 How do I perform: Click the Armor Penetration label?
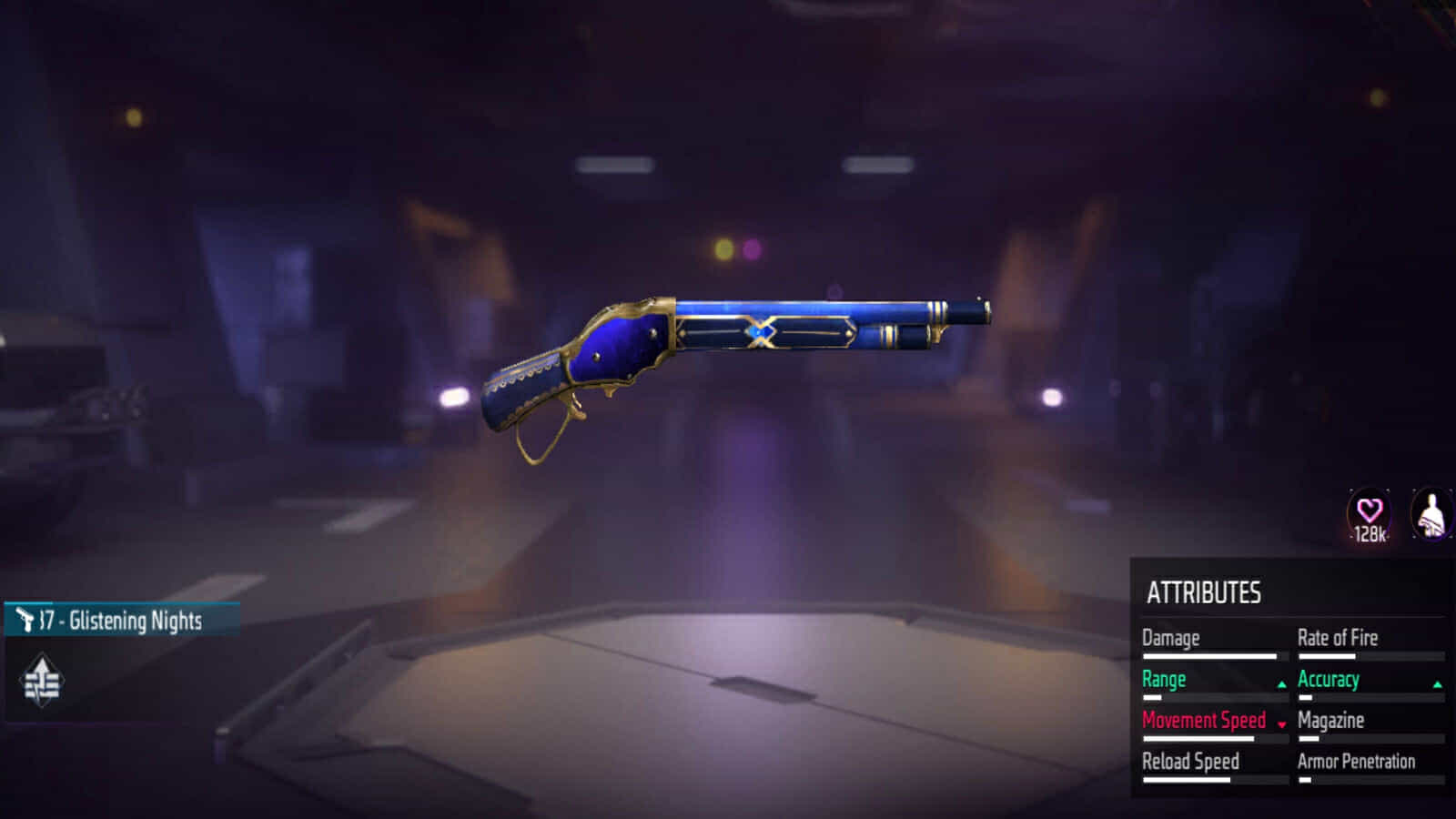[1358, 761]
